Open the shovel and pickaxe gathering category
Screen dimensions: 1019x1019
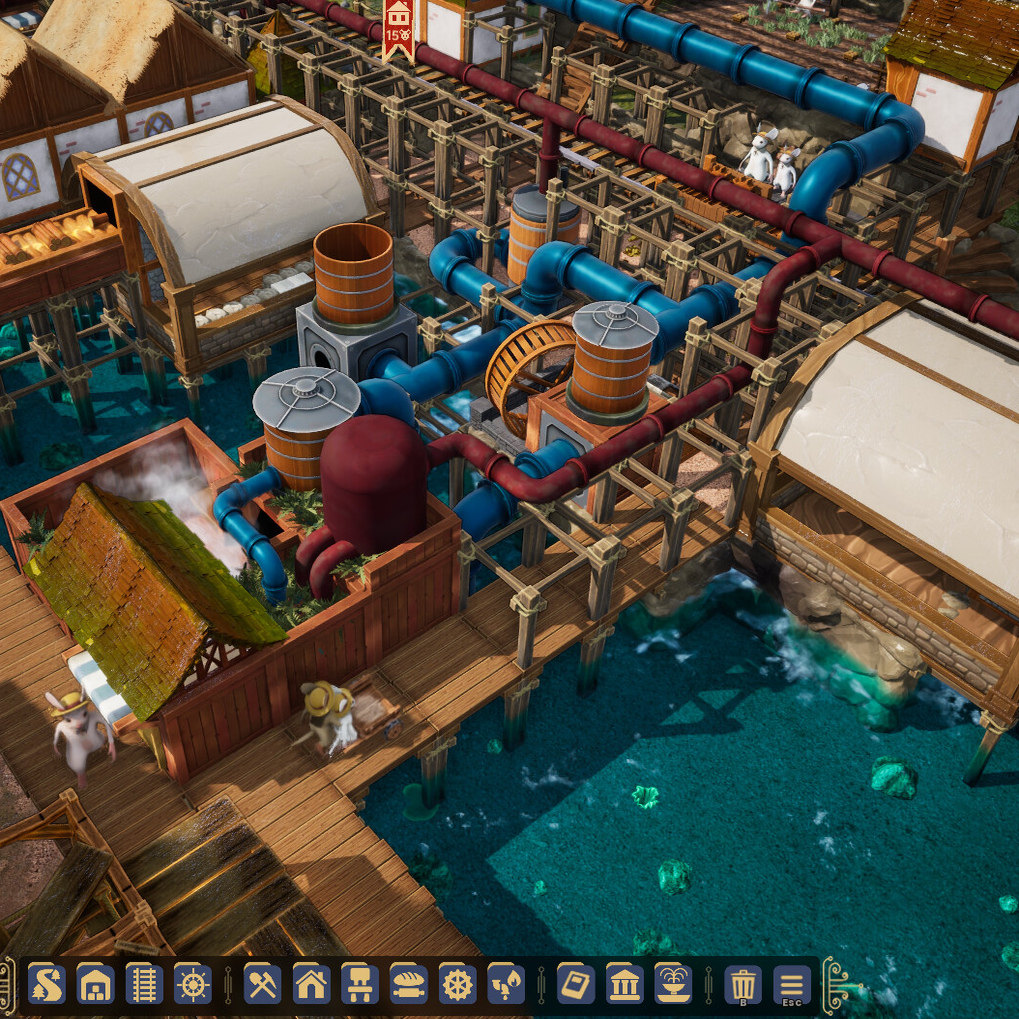tap(263, 984)
